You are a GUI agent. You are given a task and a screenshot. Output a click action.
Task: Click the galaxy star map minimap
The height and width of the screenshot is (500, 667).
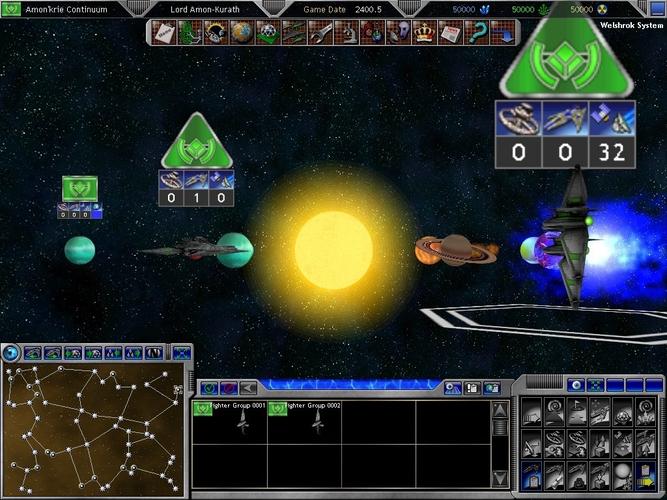[92, 428]
